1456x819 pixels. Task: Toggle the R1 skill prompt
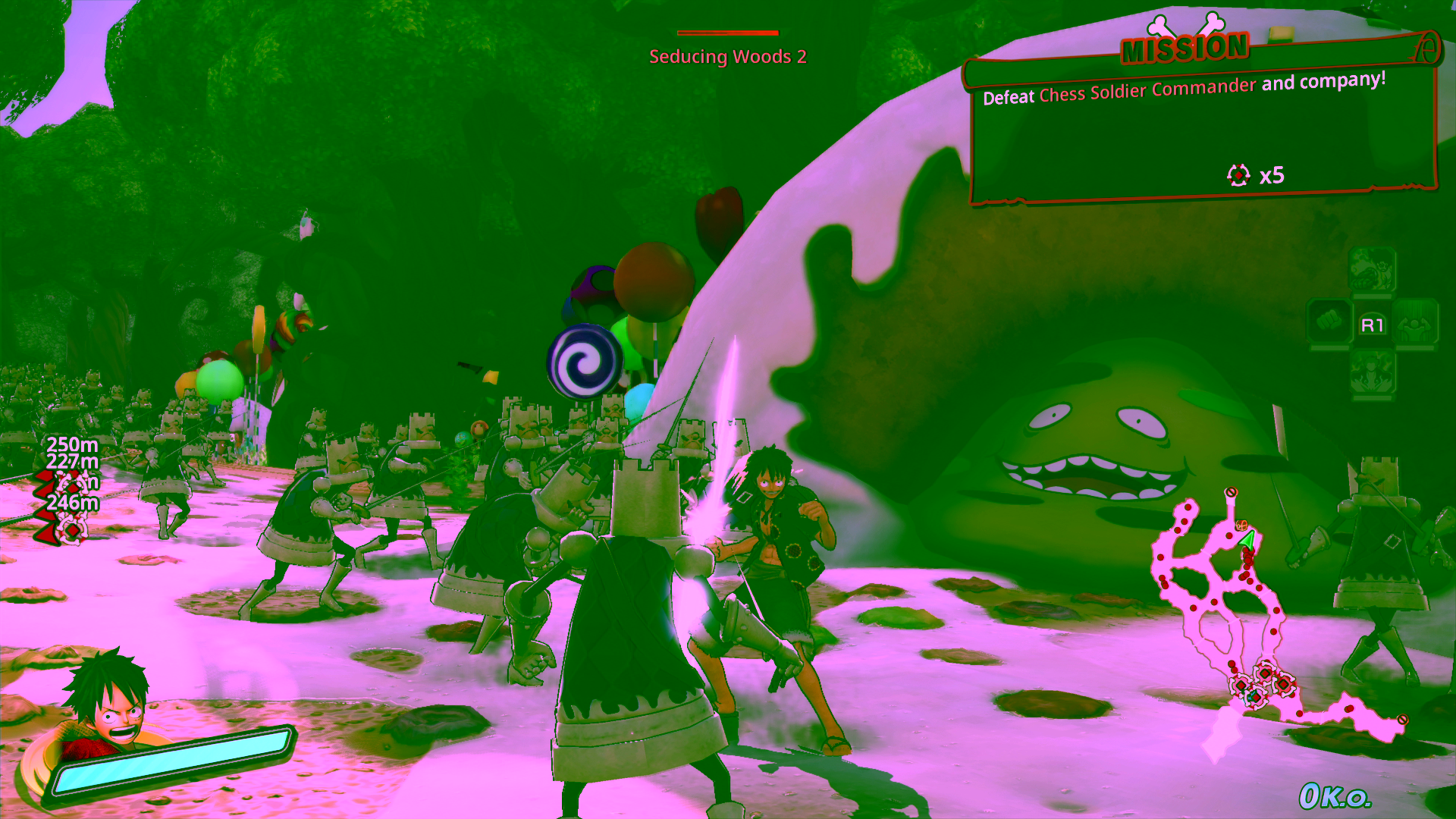[x=1374, y=325]
